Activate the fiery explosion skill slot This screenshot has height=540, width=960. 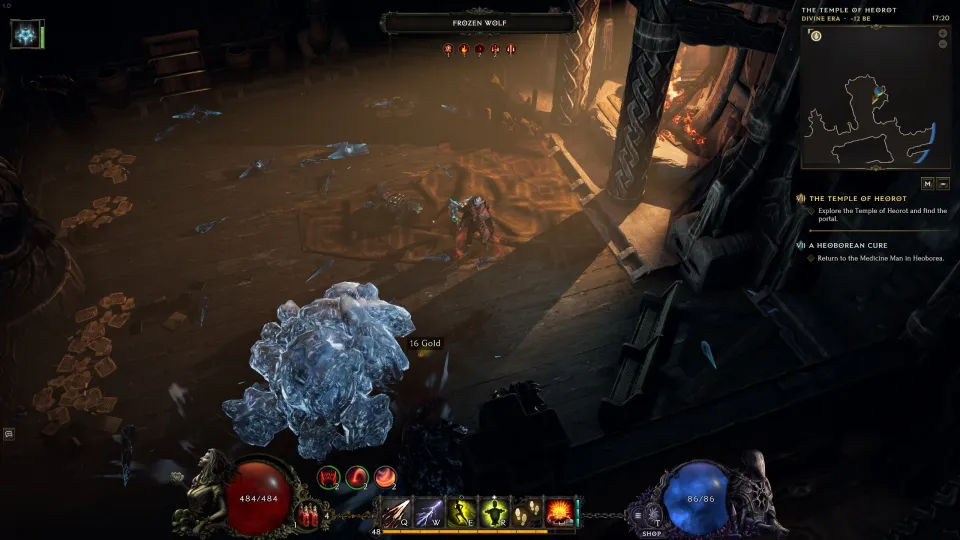(x=558, y=512)
